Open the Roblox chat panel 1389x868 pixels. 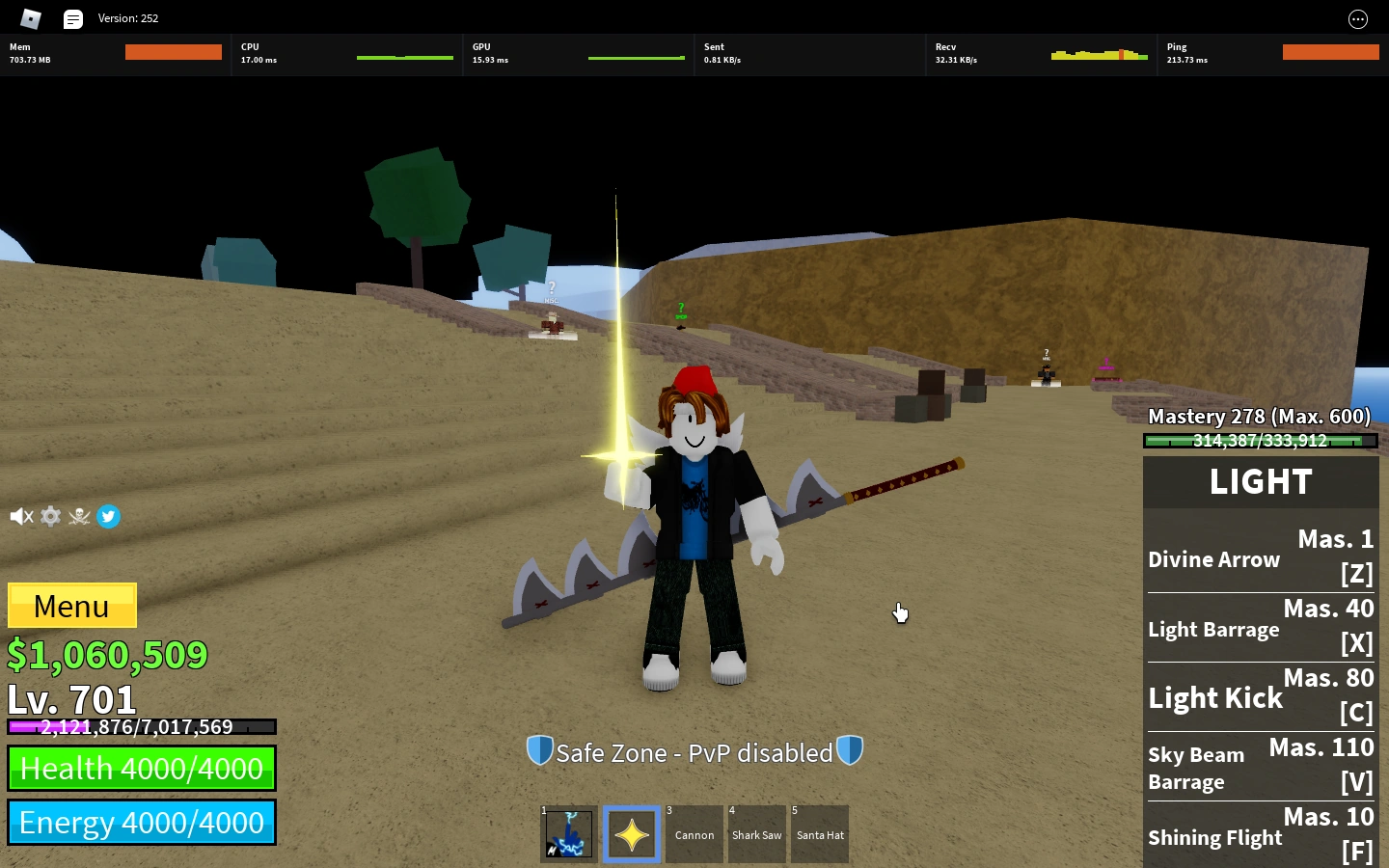(x=73, y=17)
